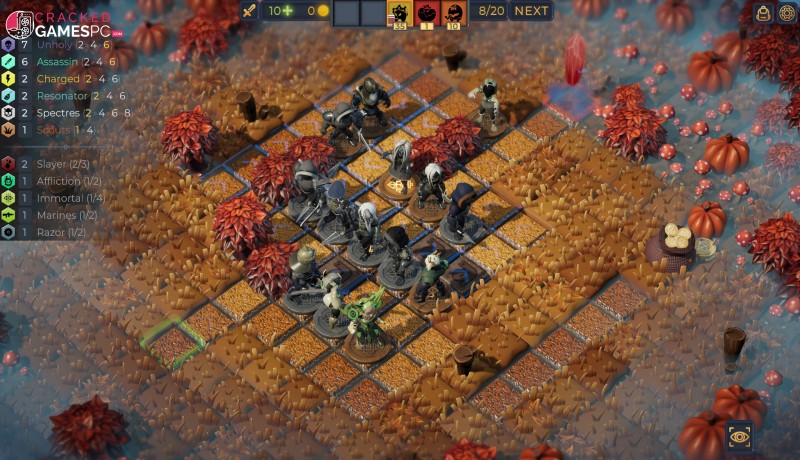Select the sword icon in top bar
The width and height of the screenshot is (800, 460).
tap(249, 11)
